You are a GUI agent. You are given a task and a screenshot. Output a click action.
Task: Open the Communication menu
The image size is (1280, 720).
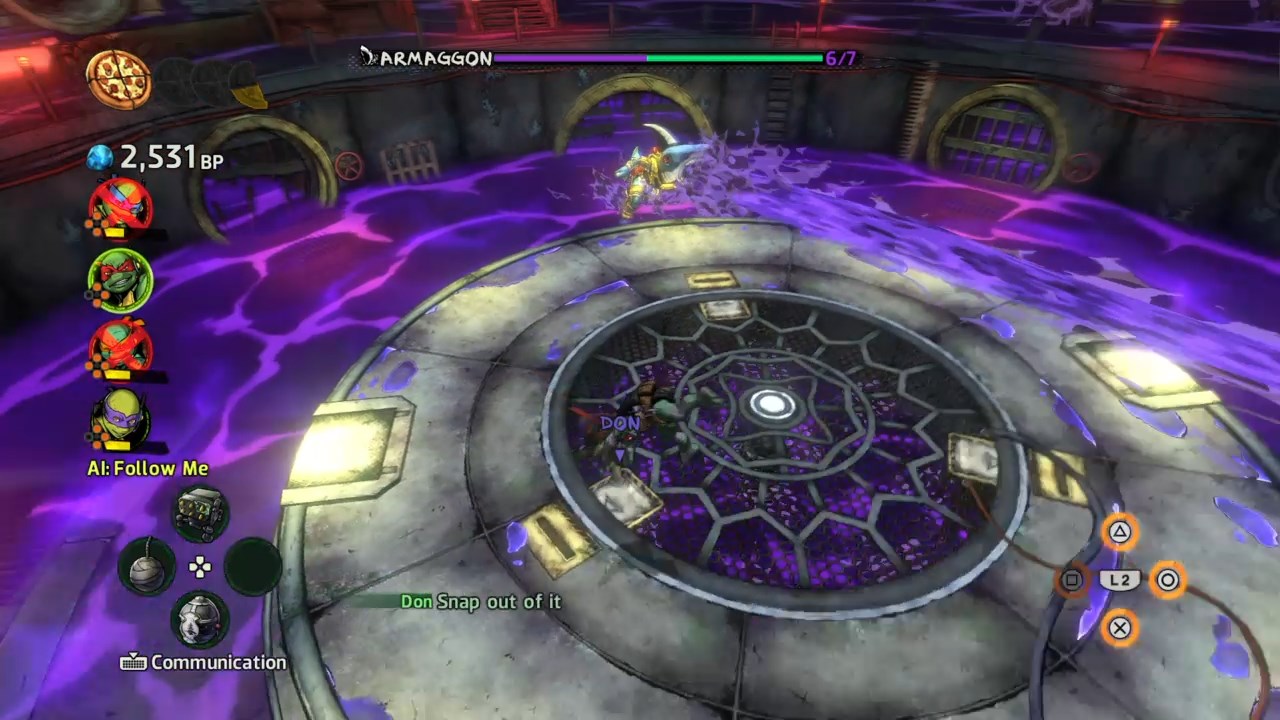tap(204, 662)
